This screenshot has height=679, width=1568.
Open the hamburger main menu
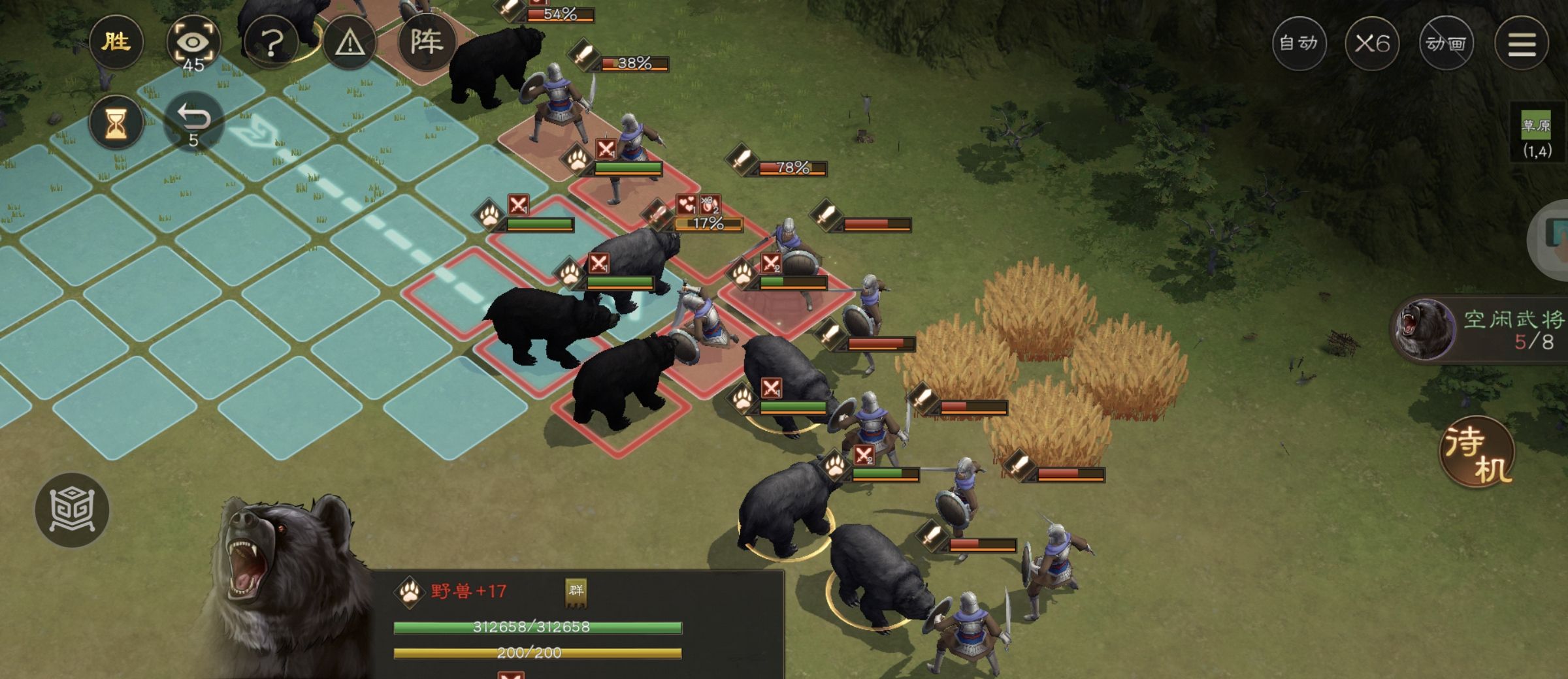(x=1522, y=44)
